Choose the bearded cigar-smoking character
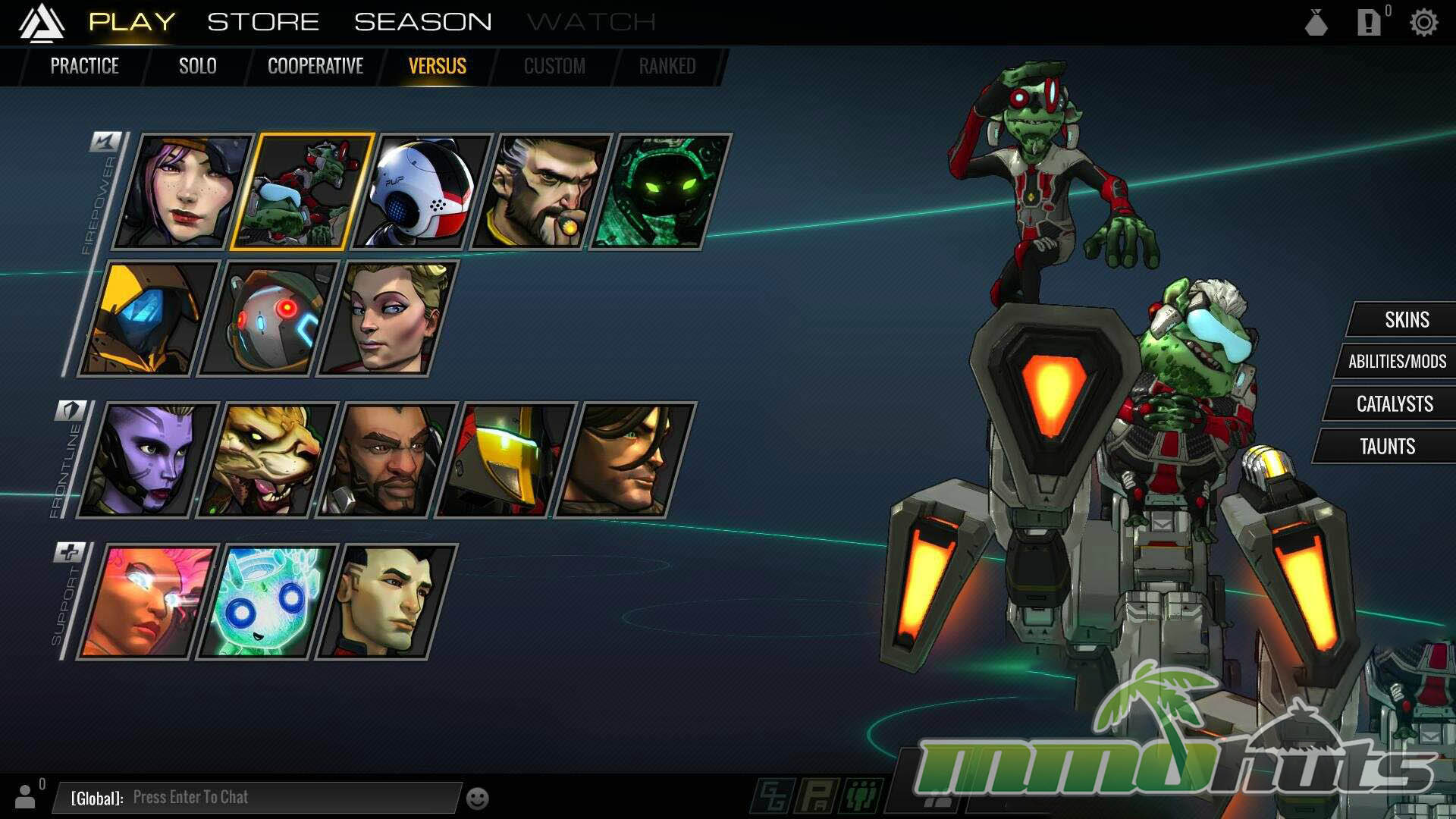1456x819 pixels. point(541,192)
